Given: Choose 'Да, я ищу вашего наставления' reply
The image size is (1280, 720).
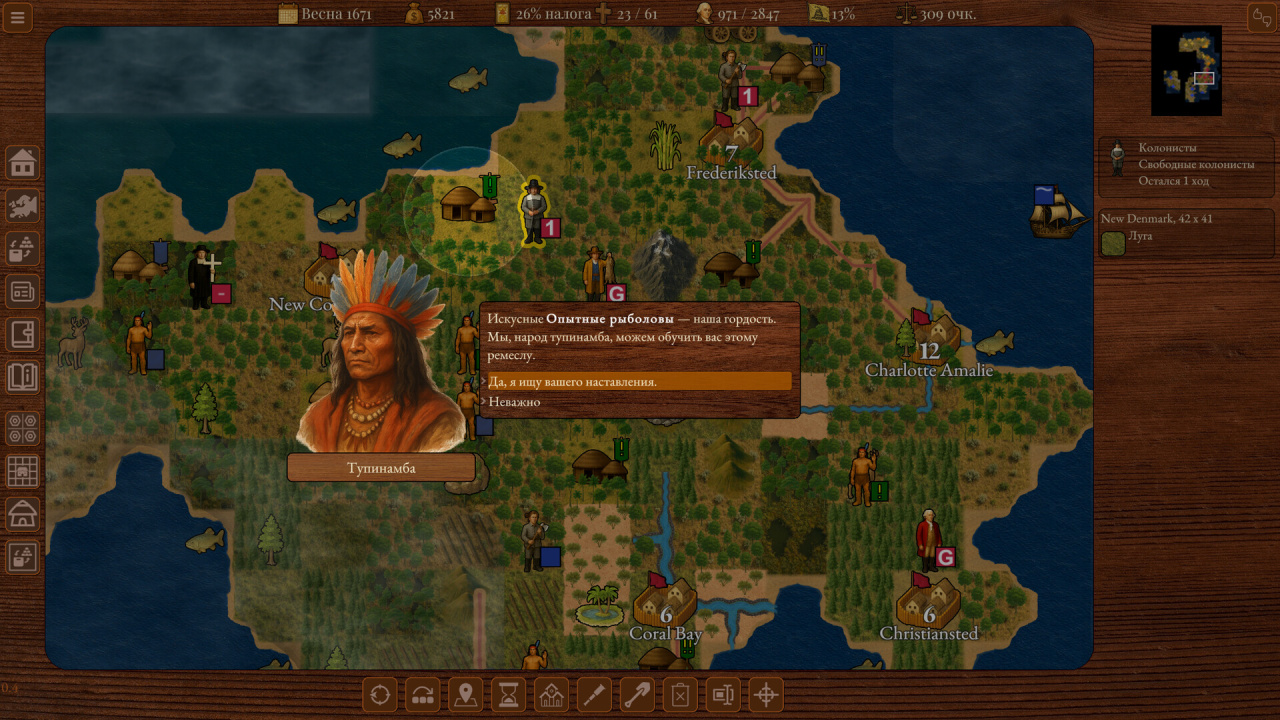Looking at the screenshot, I should pos(638,381).
